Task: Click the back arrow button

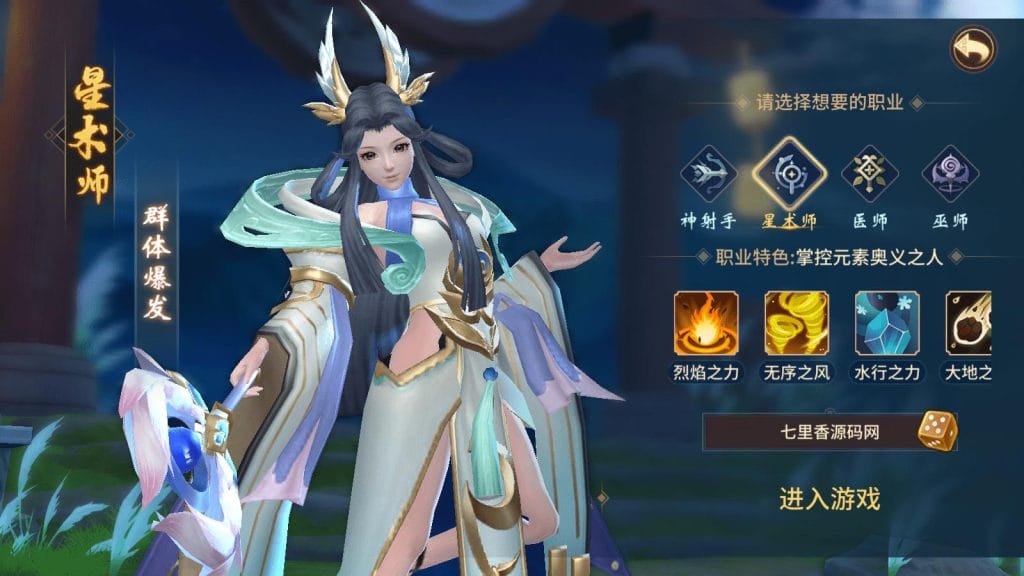Action: pyautogui.click(x=972, y=47)
